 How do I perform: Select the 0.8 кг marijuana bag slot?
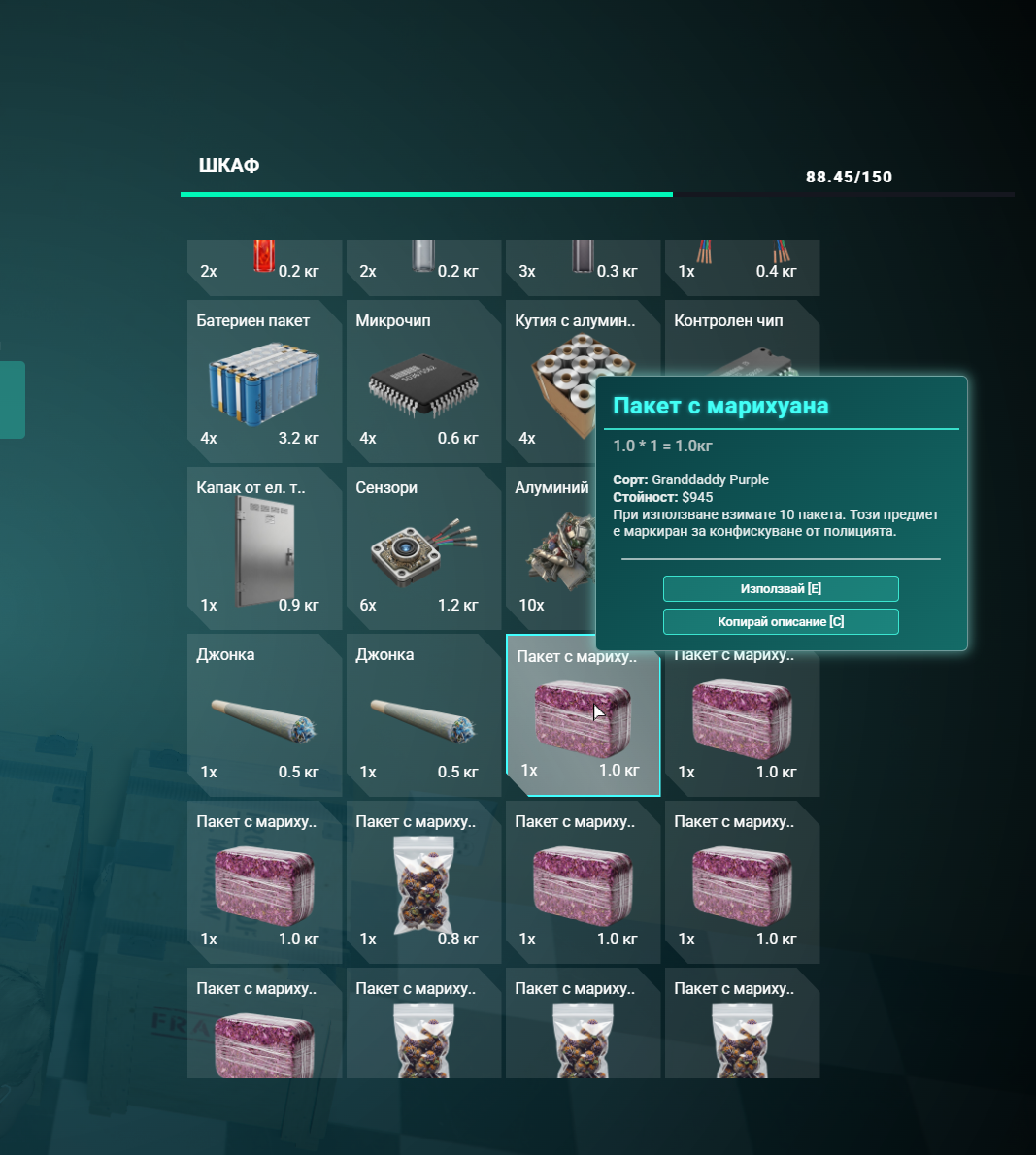423,882
